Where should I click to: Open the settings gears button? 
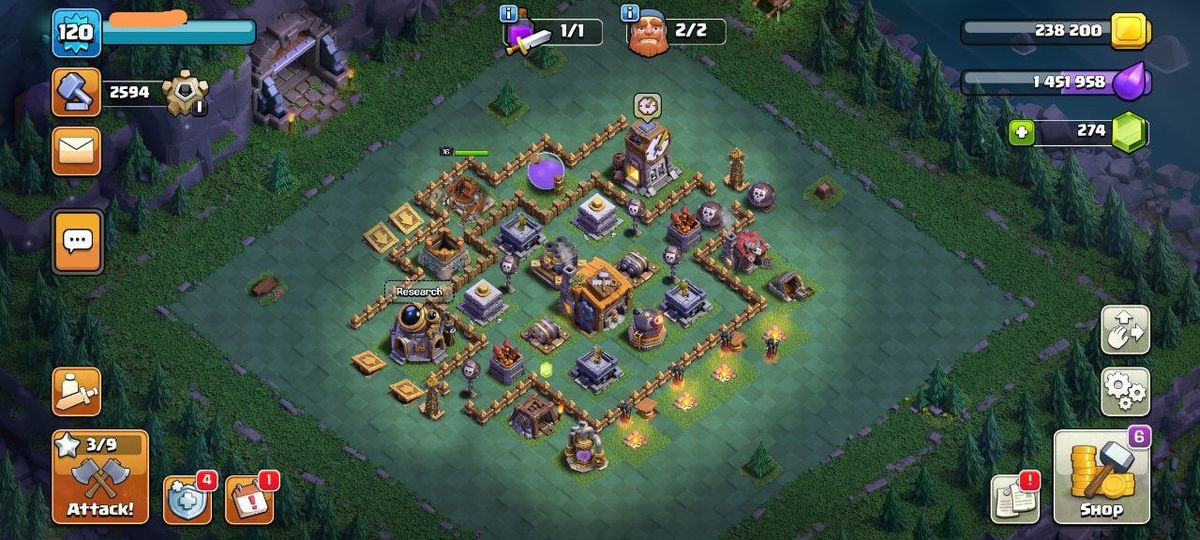(1125, 391)
